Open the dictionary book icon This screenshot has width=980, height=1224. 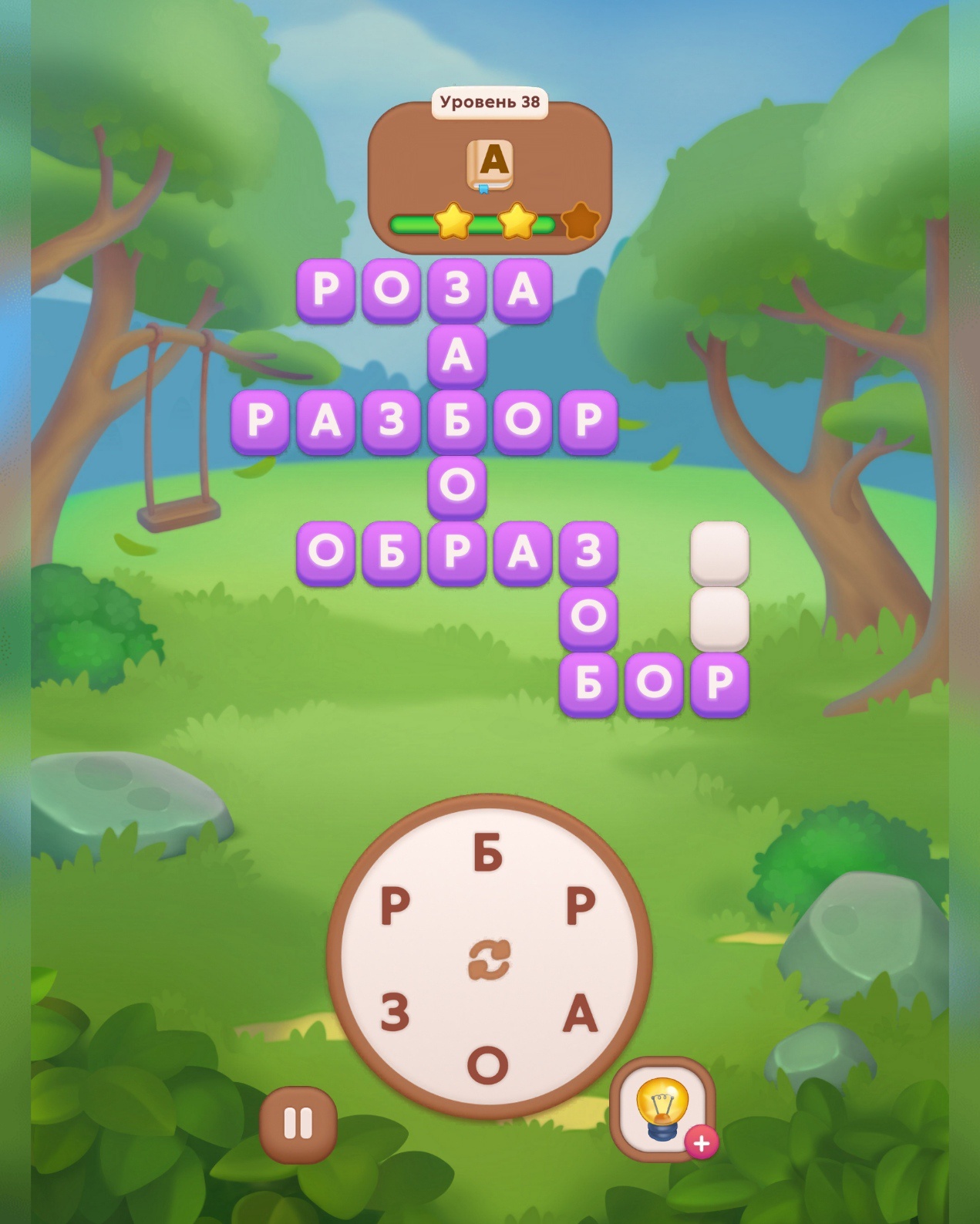point(490,164)
